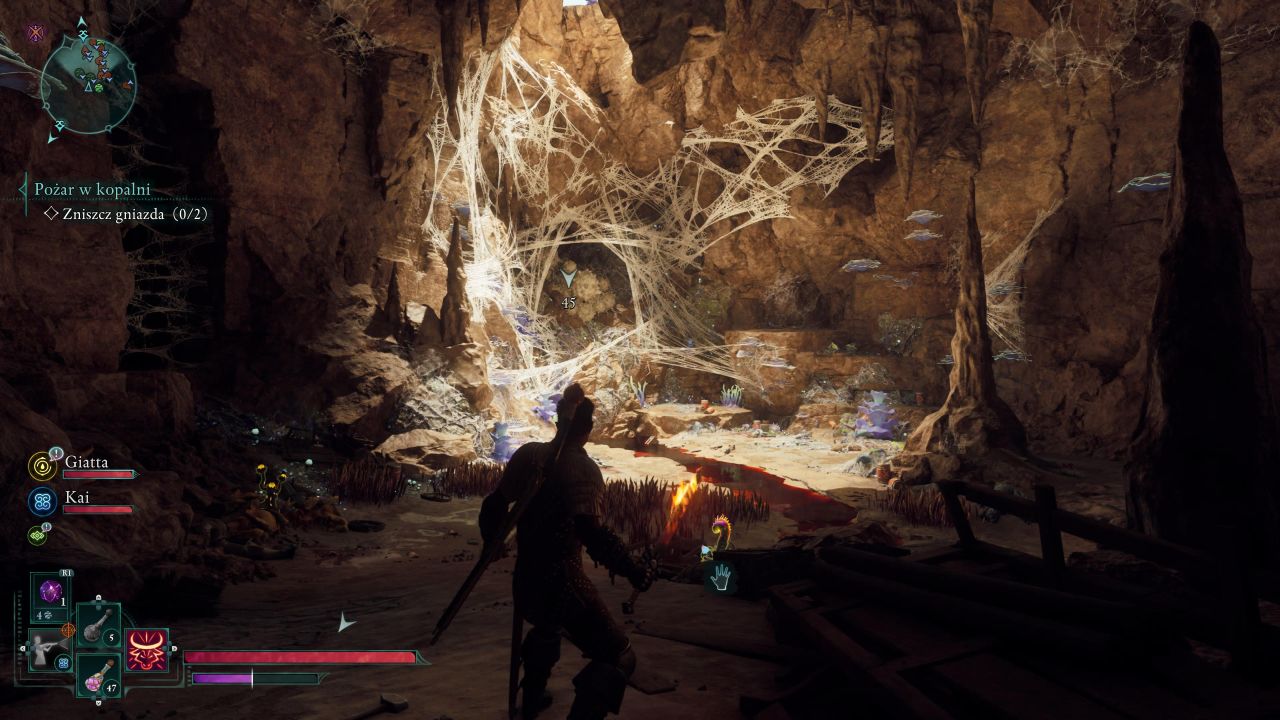1280x720 pixels.
Task: Click the green companion icon below Kai
Action: tap(38, 535)
